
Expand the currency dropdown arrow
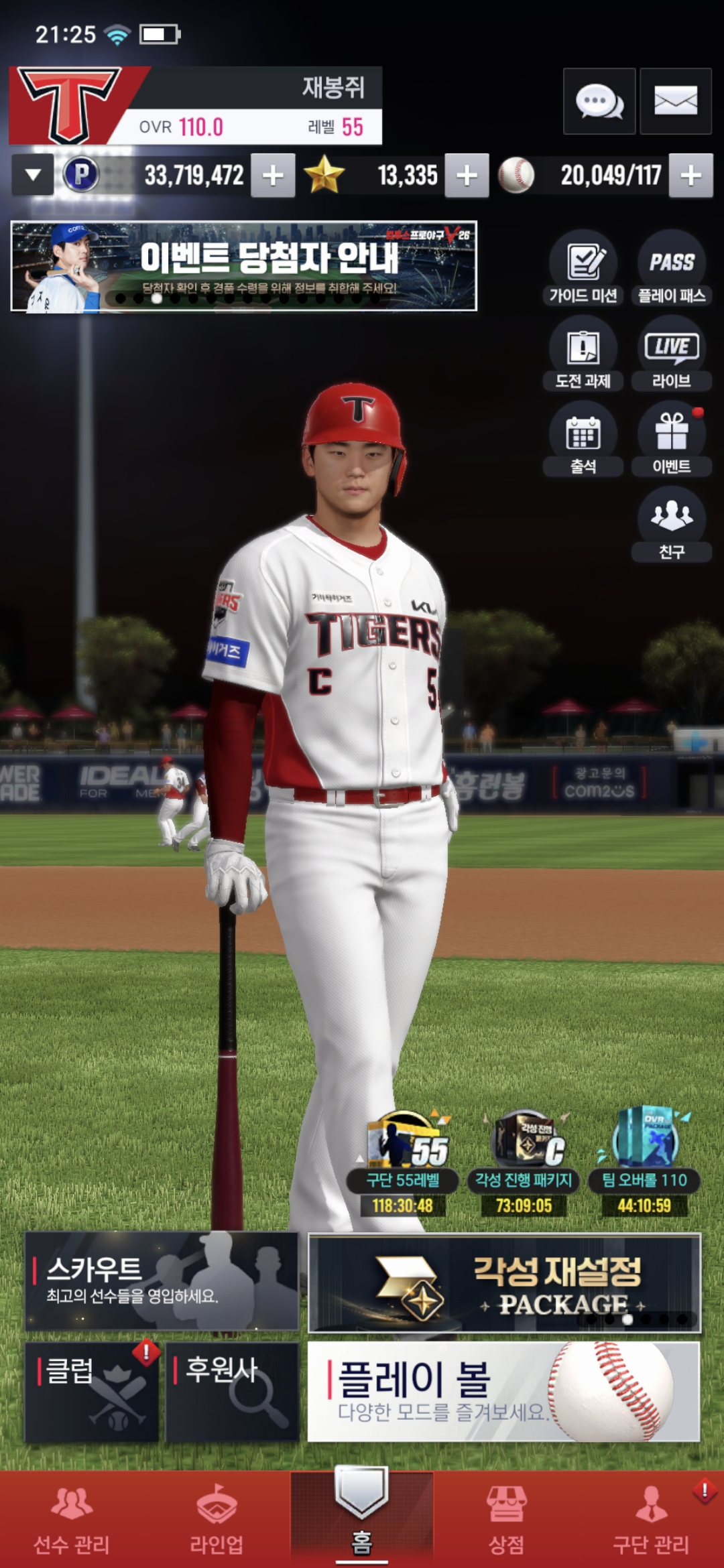click(x=33, y=176)
